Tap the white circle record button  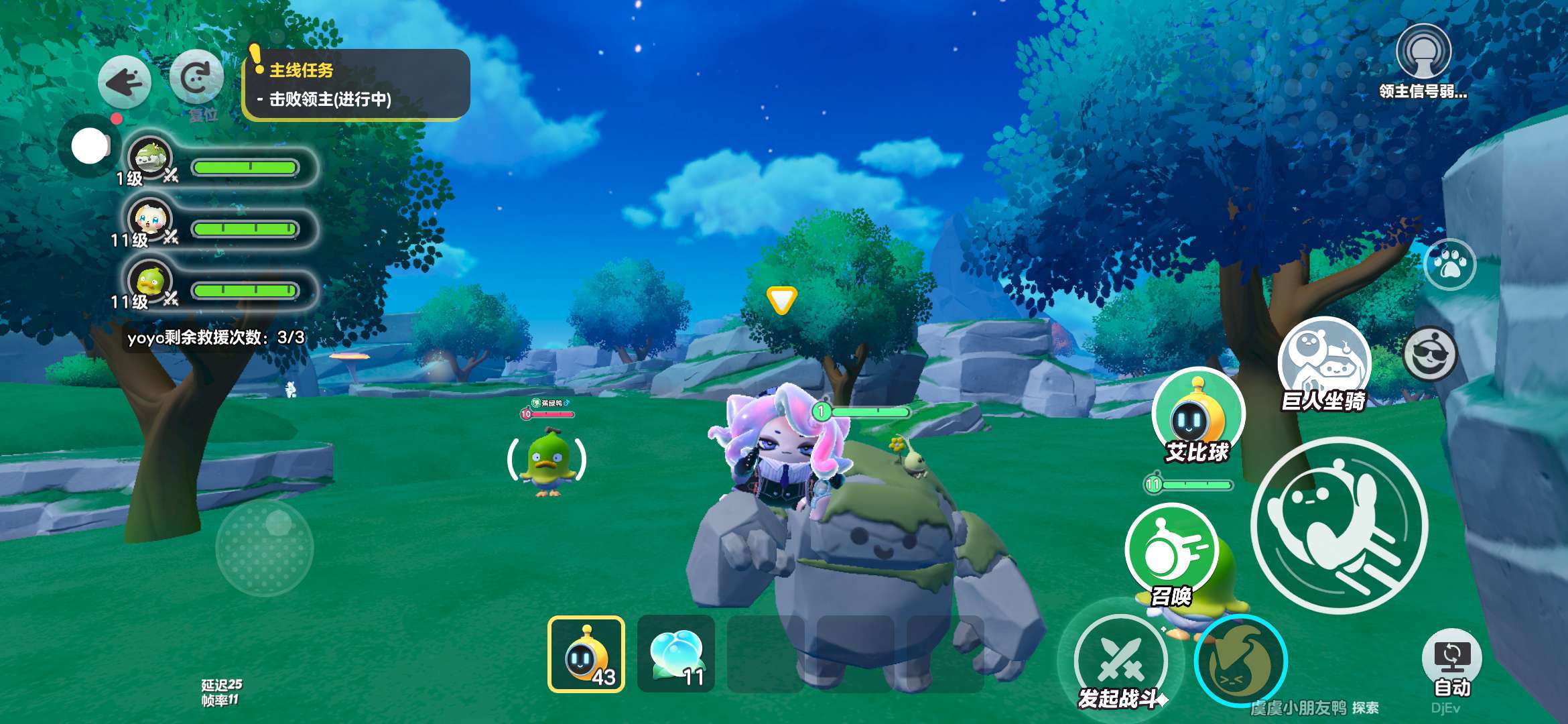90,146
